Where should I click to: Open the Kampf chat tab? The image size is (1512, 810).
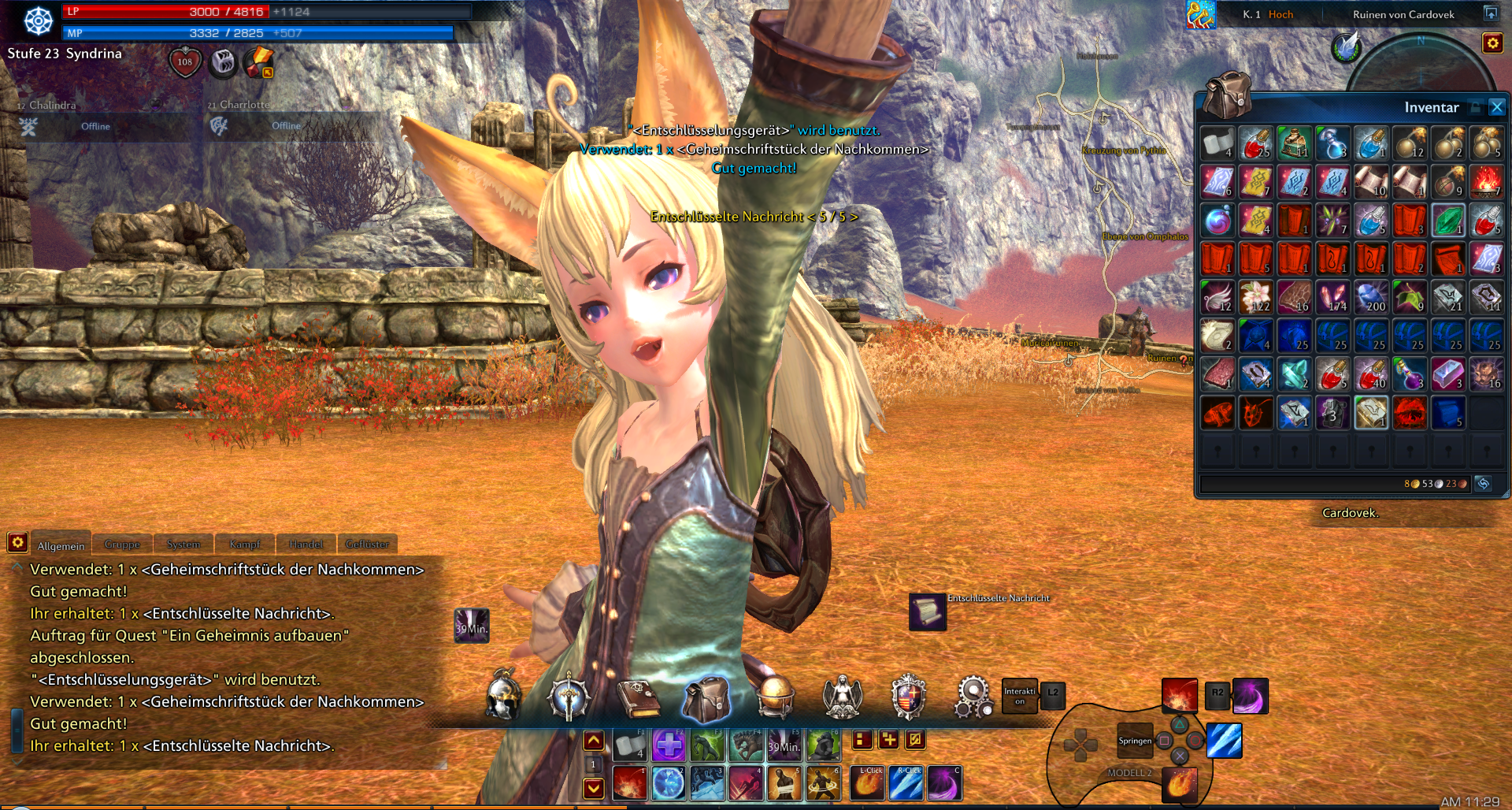coord(244,544)
